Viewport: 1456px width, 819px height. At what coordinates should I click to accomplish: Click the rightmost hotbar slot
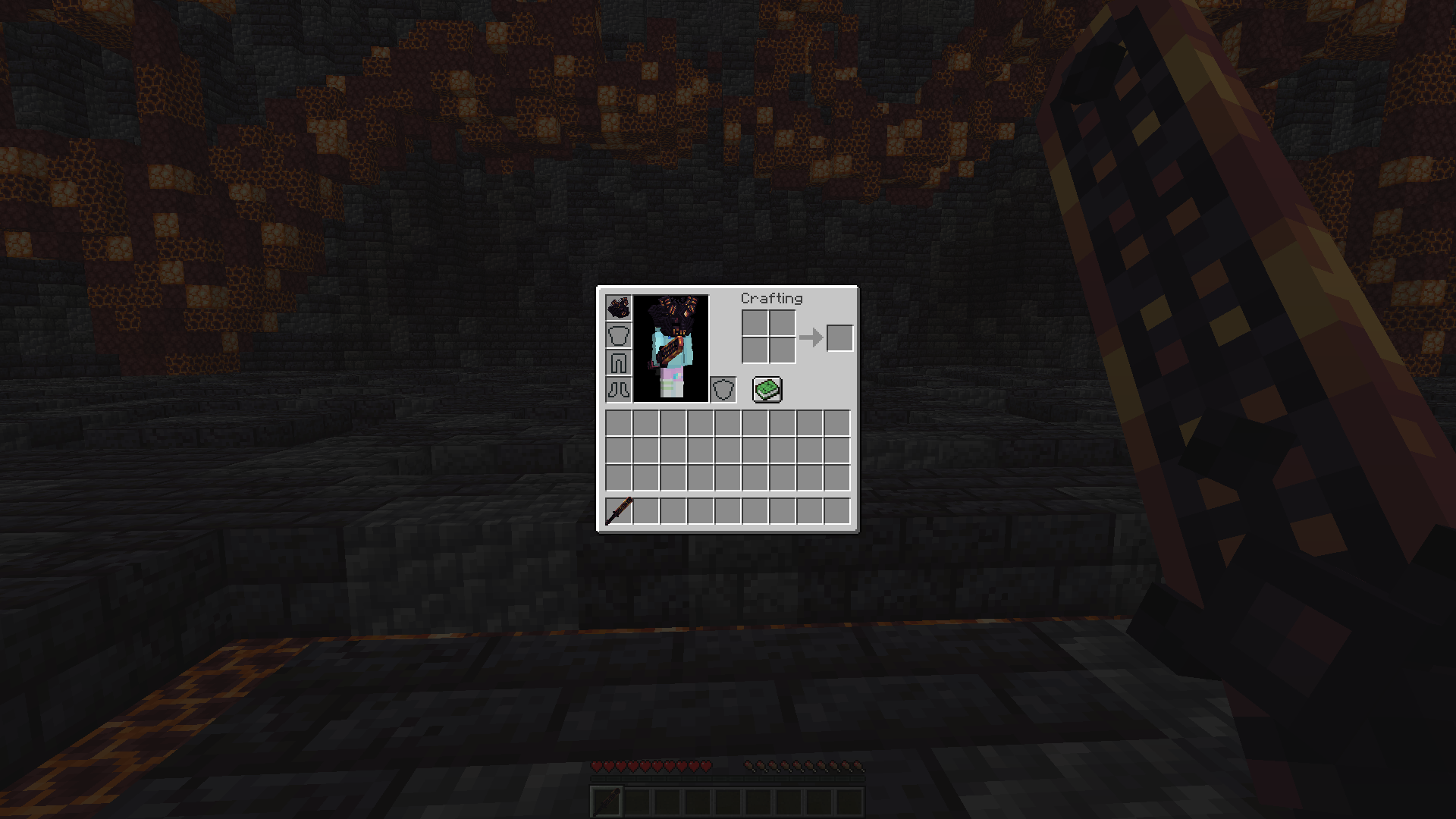click(x=837, y=512)
